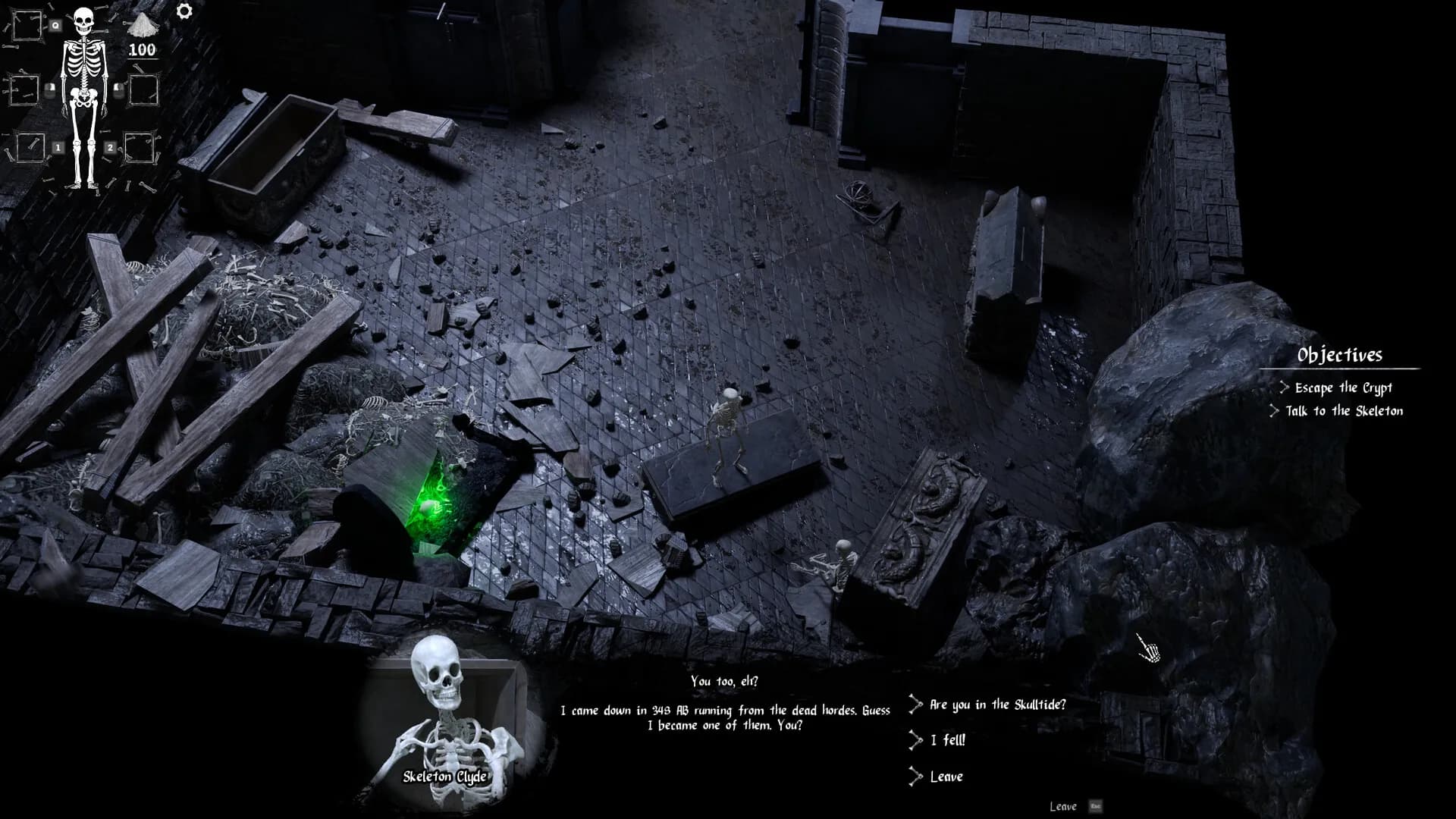Choose the I fell dialogue response
Viewport: 1456px width, 819px height.
pos(946,742)
